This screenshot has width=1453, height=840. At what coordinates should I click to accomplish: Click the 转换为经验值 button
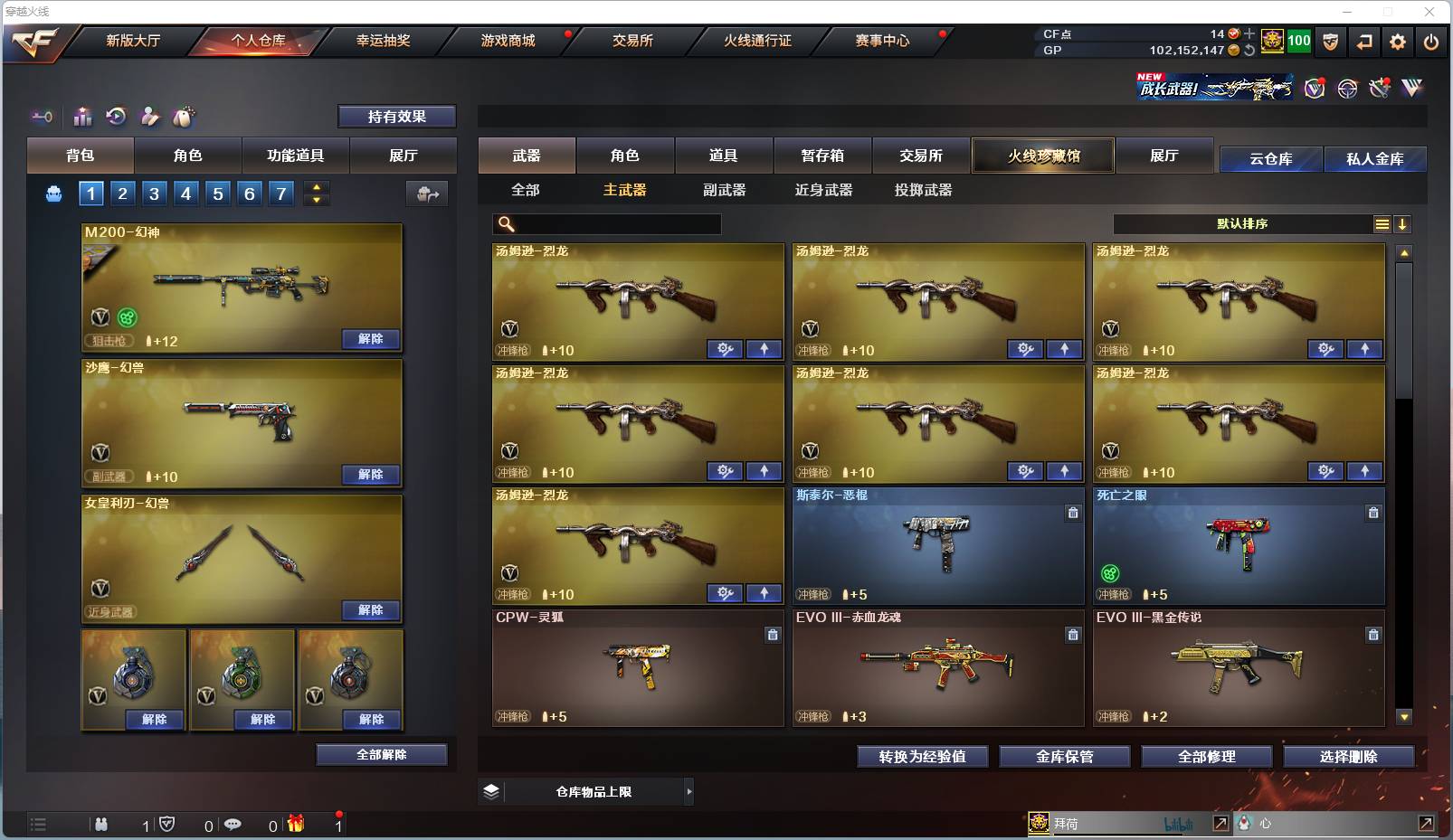[922, 756]
